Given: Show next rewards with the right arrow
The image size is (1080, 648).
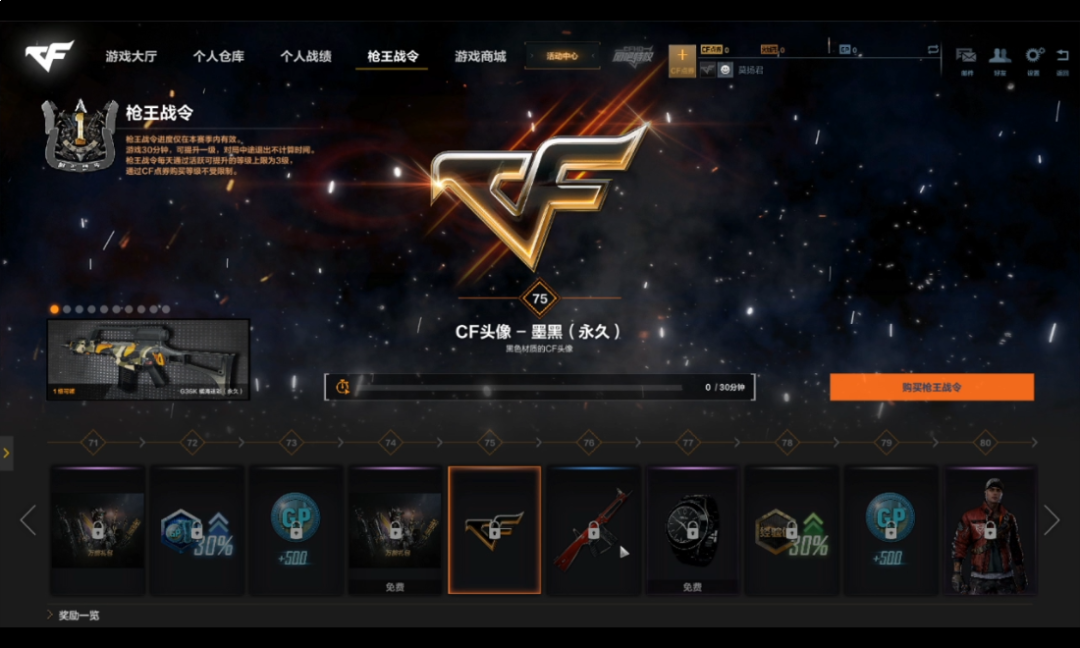Looking at the screenshot, I should [x=1051, y=519].
